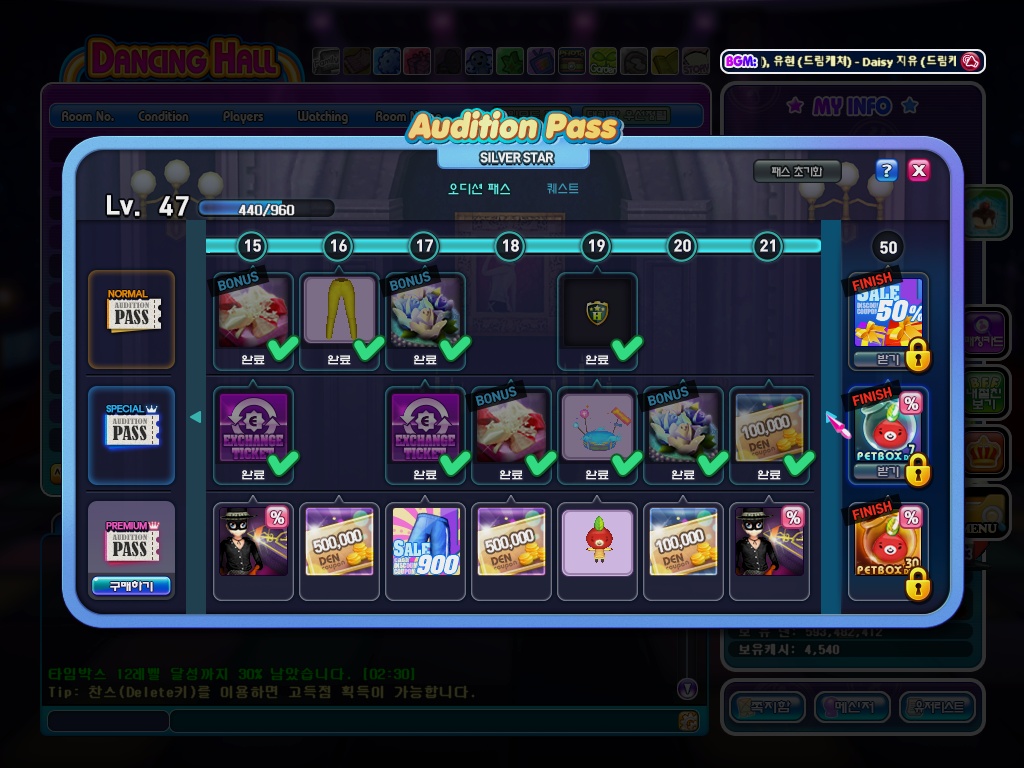Select the Audition Pass tab
The height and width of the screenshot is (768, 1024).
[480, 188]
